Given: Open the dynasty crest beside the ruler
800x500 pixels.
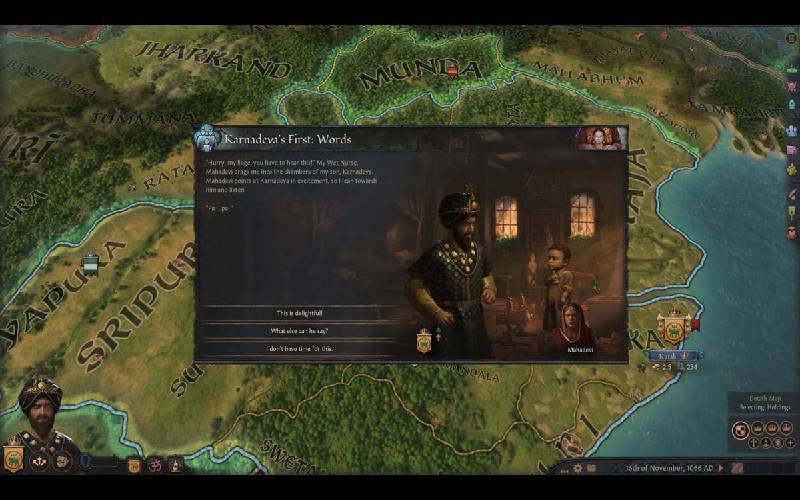Looking at the screenshot, I should 133,464.
